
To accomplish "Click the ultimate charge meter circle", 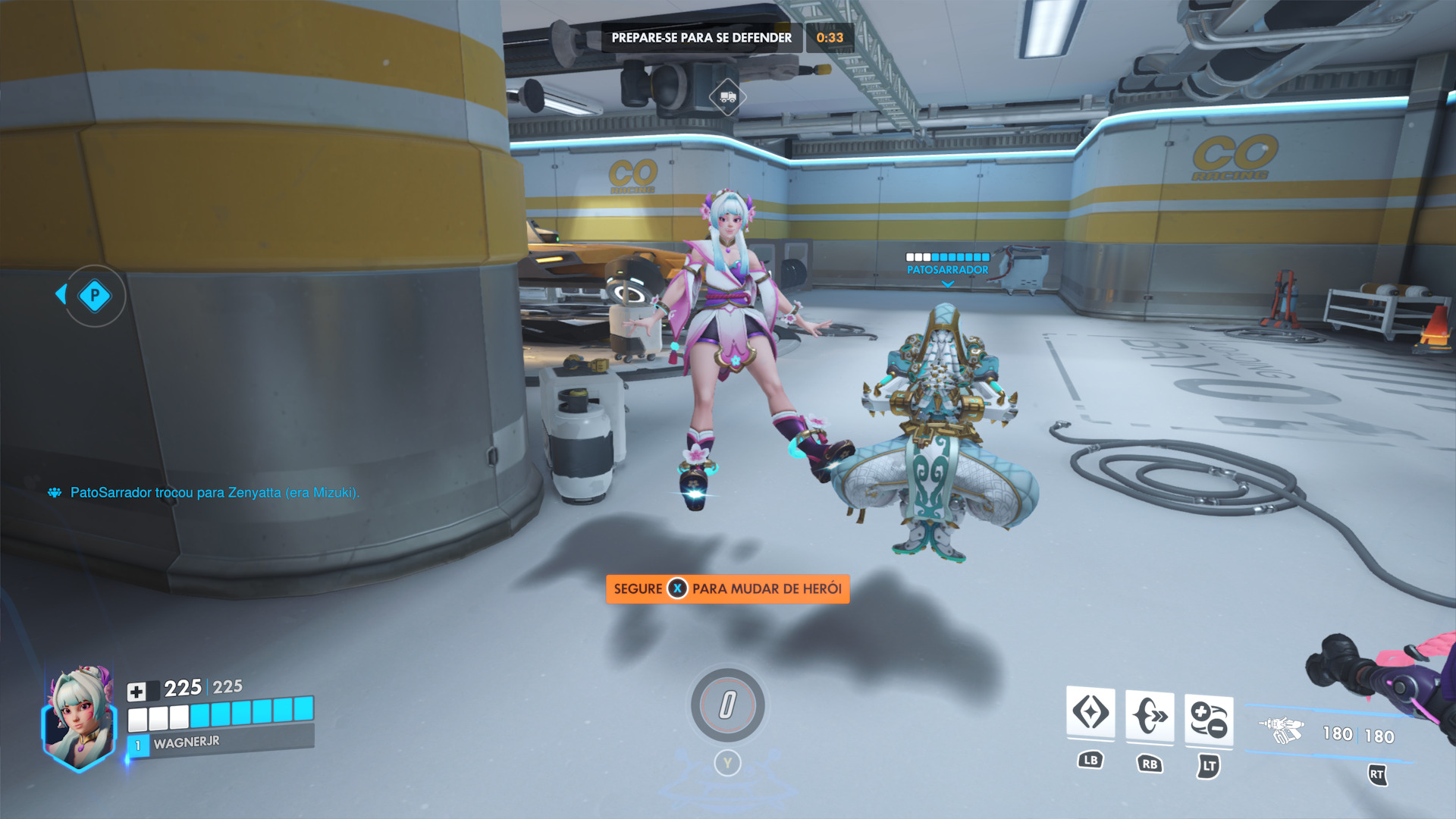I will click(x=727, y=704).
